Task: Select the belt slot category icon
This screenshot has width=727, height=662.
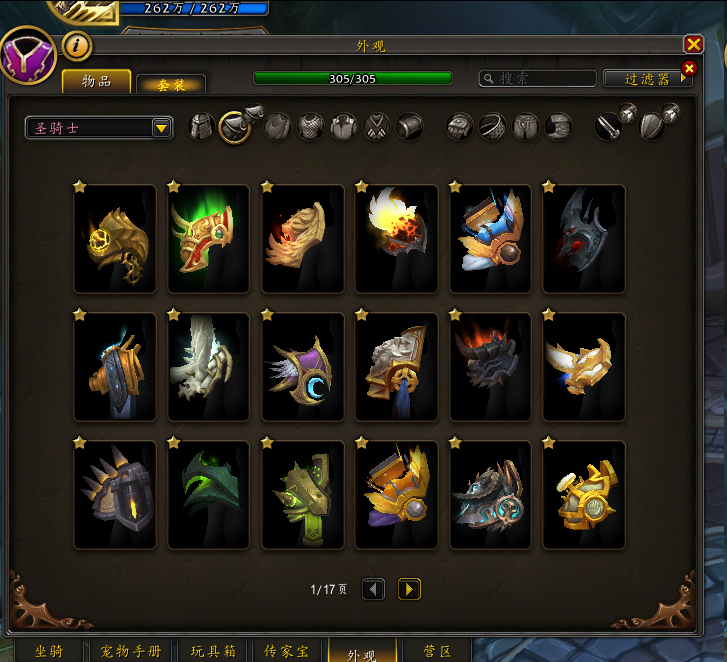Action: (493, 127)
